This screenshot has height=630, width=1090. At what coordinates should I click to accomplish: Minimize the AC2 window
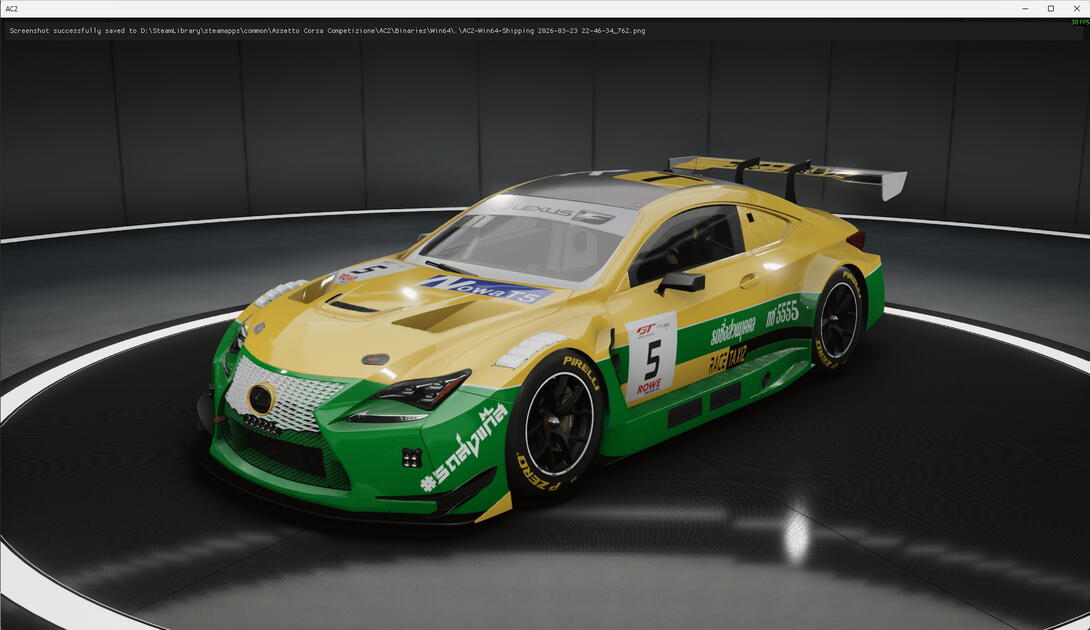1026,8
